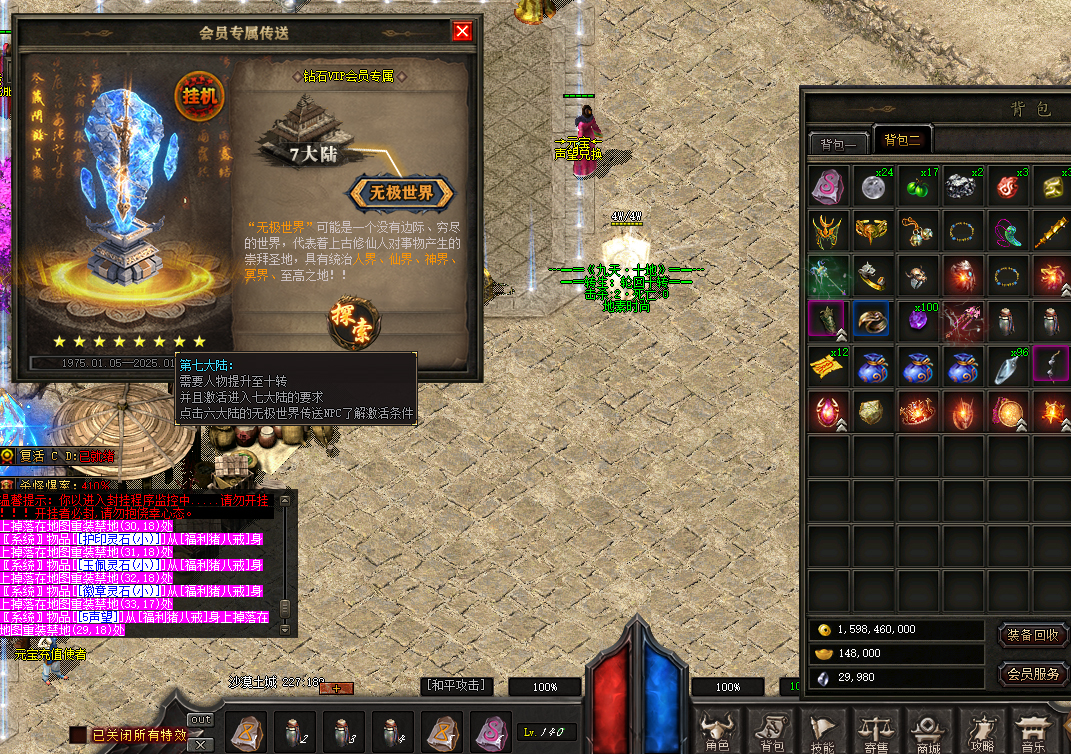
Task: Select the 无极世界 destination banner
Action: (402, 193)
